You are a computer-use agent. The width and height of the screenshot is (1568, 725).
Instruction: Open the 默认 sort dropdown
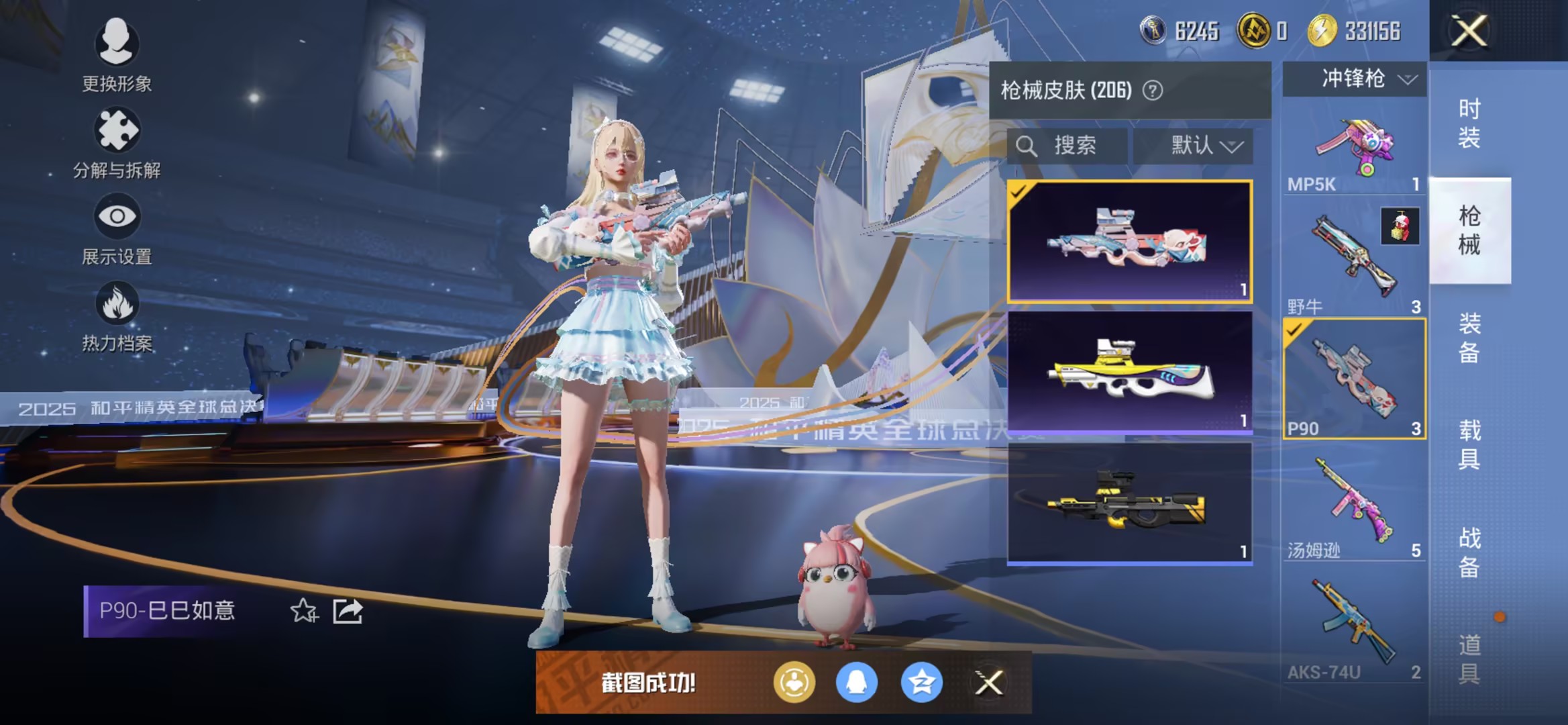pos(1194,146)
